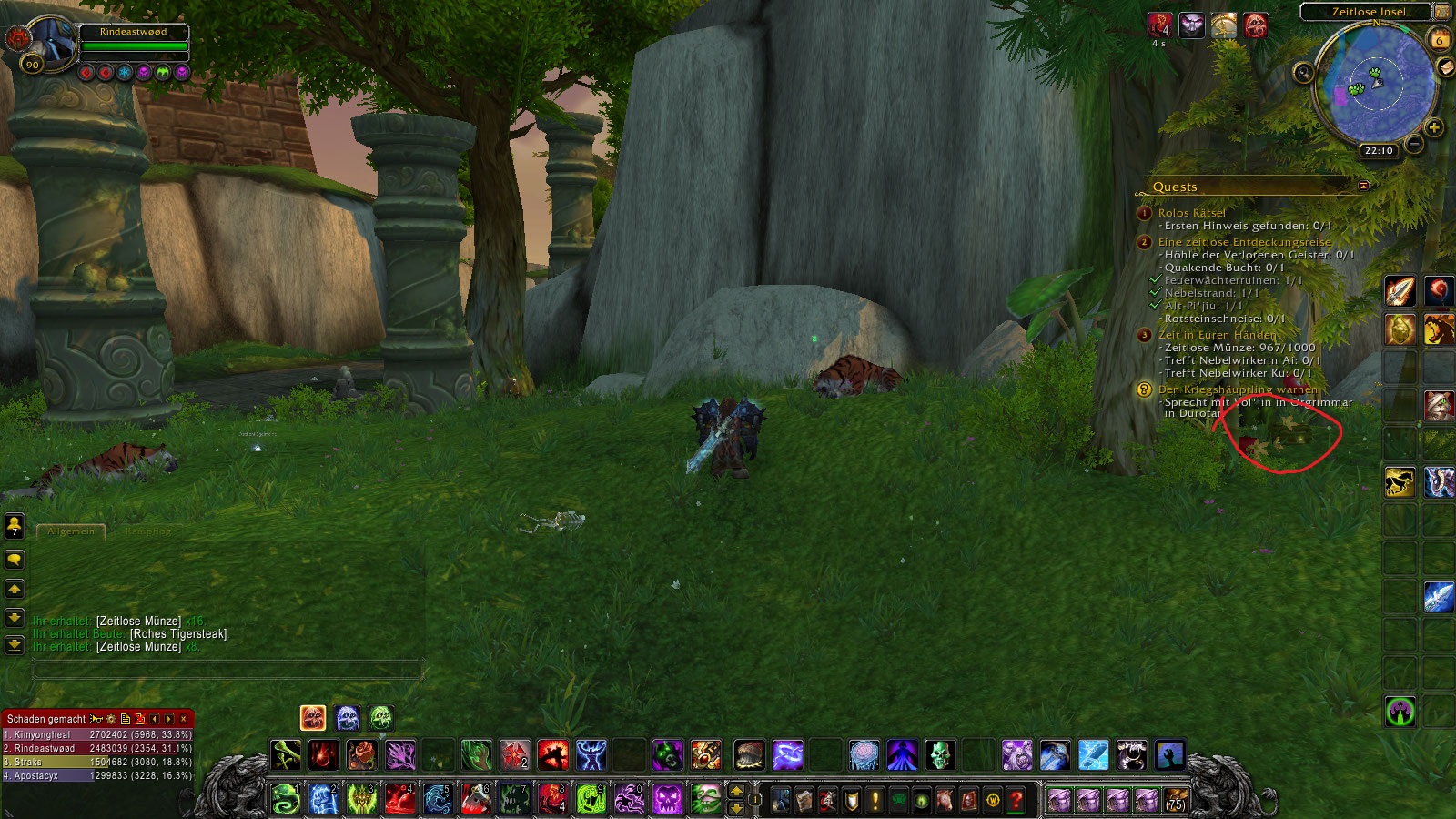The width and height of the screenshot is (1456, 819).
Task: Open the calendar button showing 6
Action: 1440,40
